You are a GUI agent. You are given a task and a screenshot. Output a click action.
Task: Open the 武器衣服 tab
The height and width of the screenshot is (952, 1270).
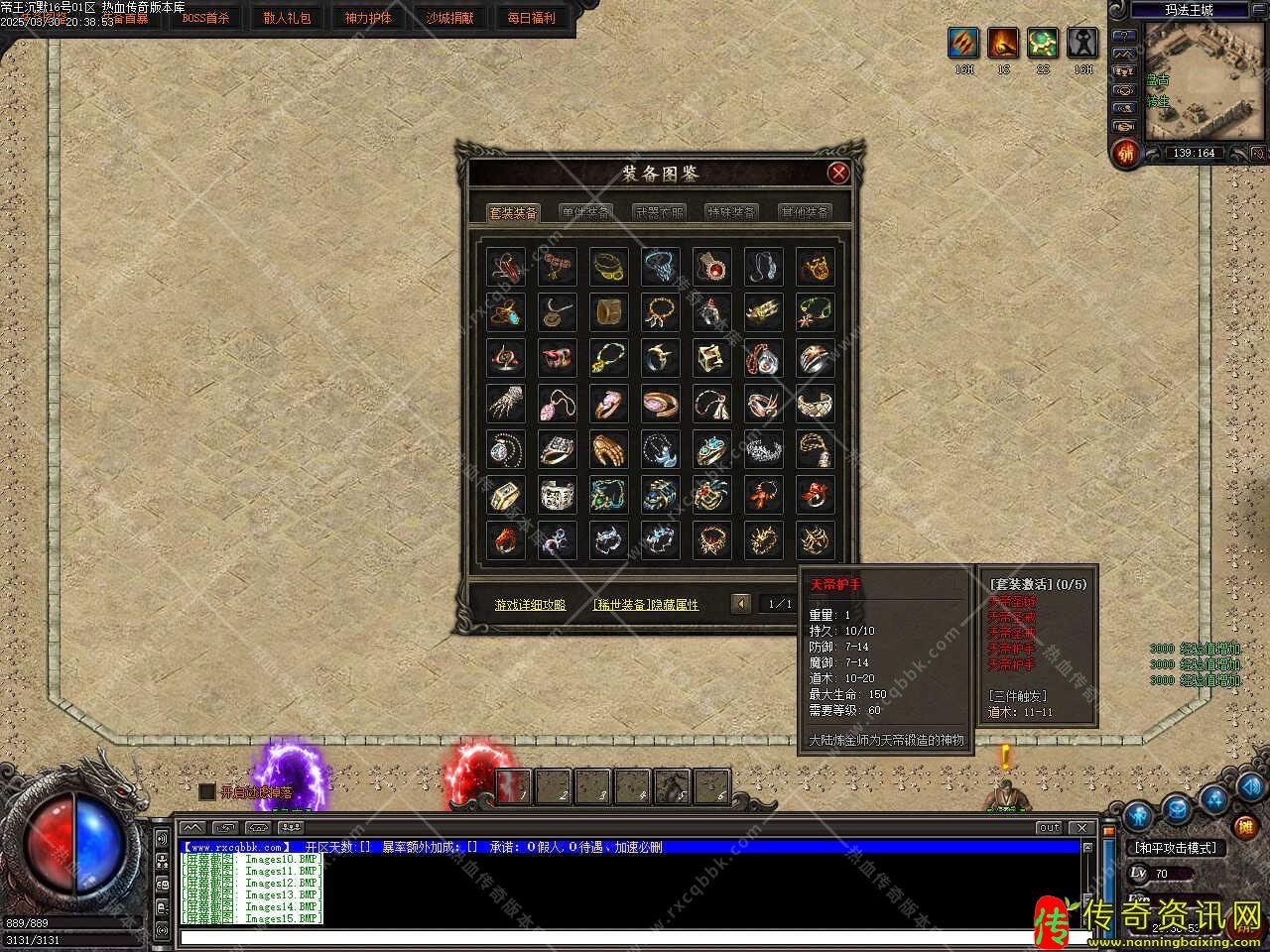(x=659, y=212)
